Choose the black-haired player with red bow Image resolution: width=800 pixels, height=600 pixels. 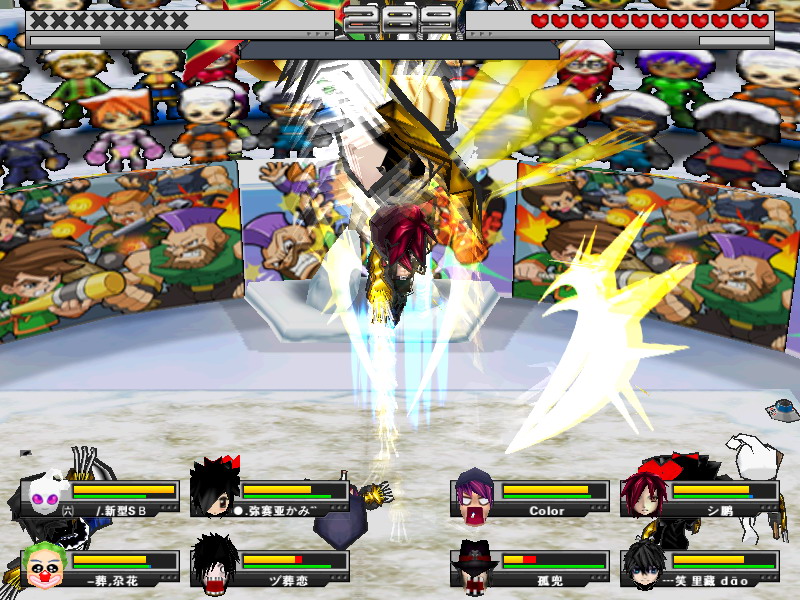point(213,488)
